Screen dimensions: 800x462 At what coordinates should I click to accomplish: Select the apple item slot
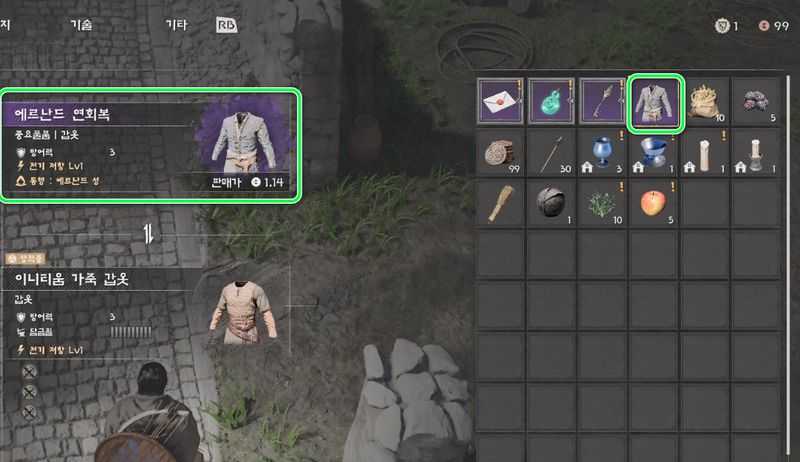coord(657,204)
